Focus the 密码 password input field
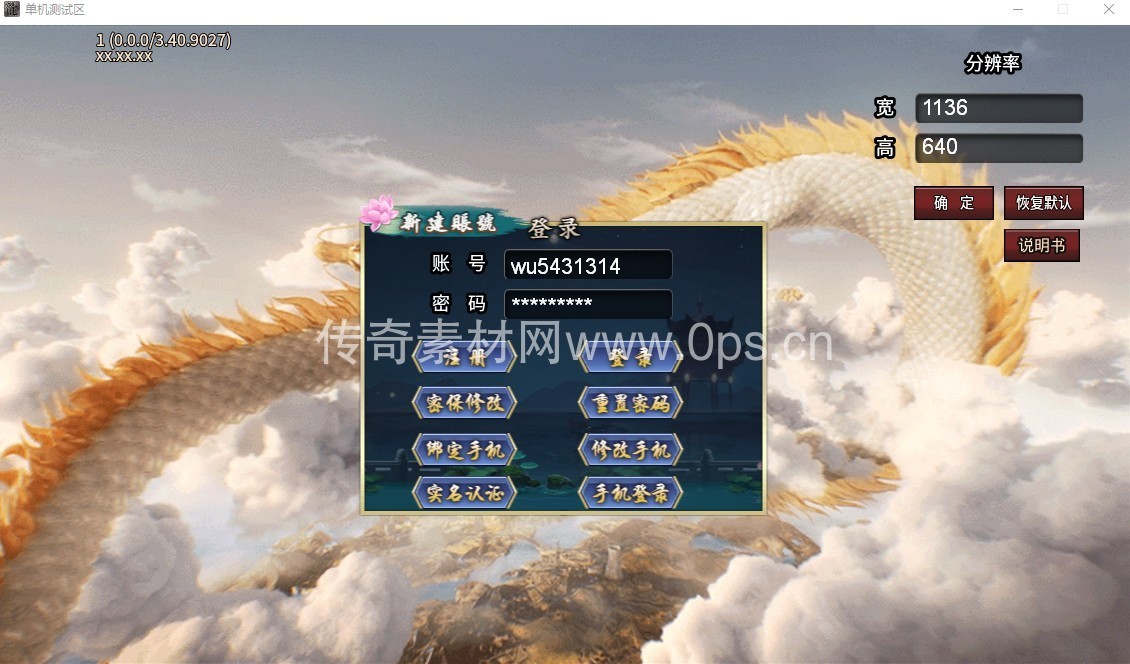The width and height of the screenshot is (1130, 664). pyautogui.click(x=587, y=304)
